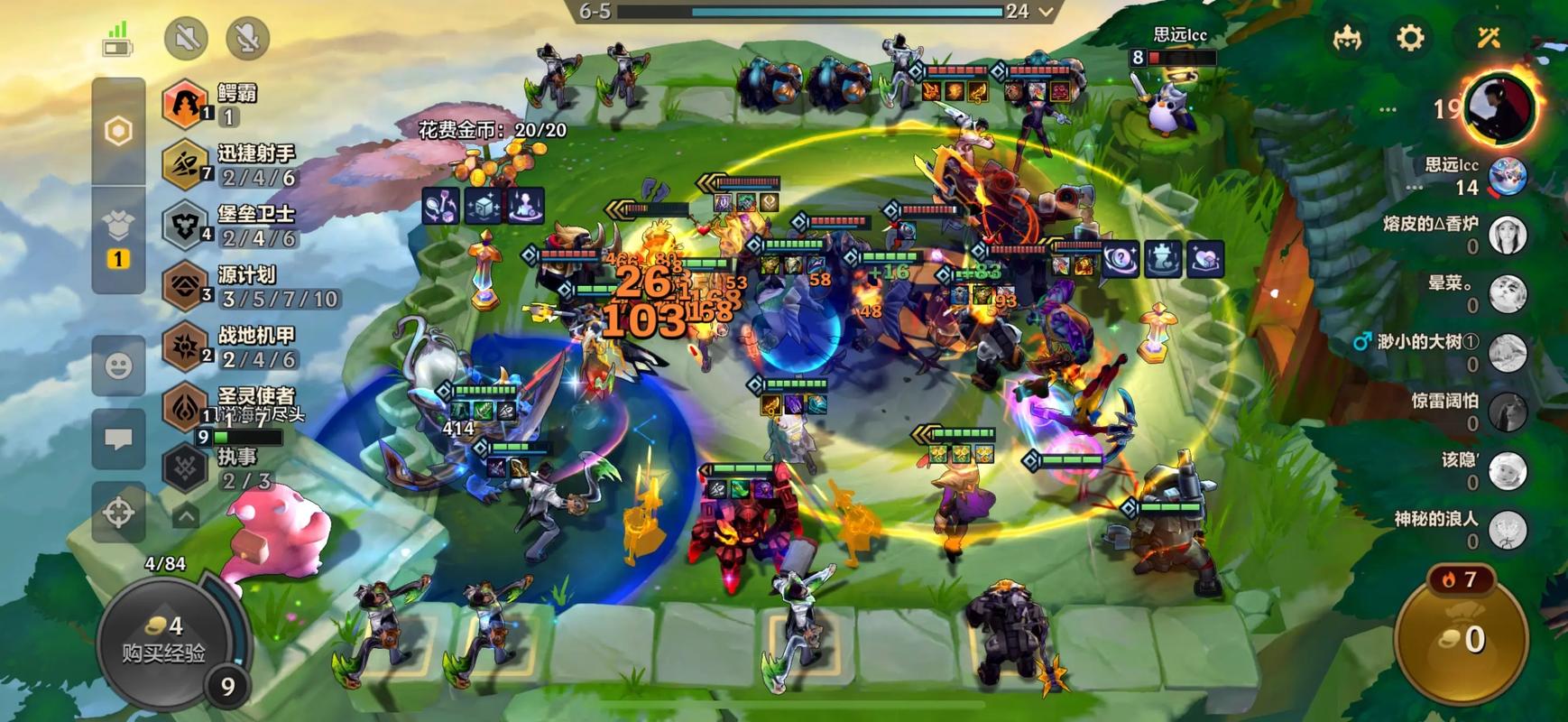Open the crossed swords battle icon
Viewport: 1568px width, 722px height.
[1488, 38]
